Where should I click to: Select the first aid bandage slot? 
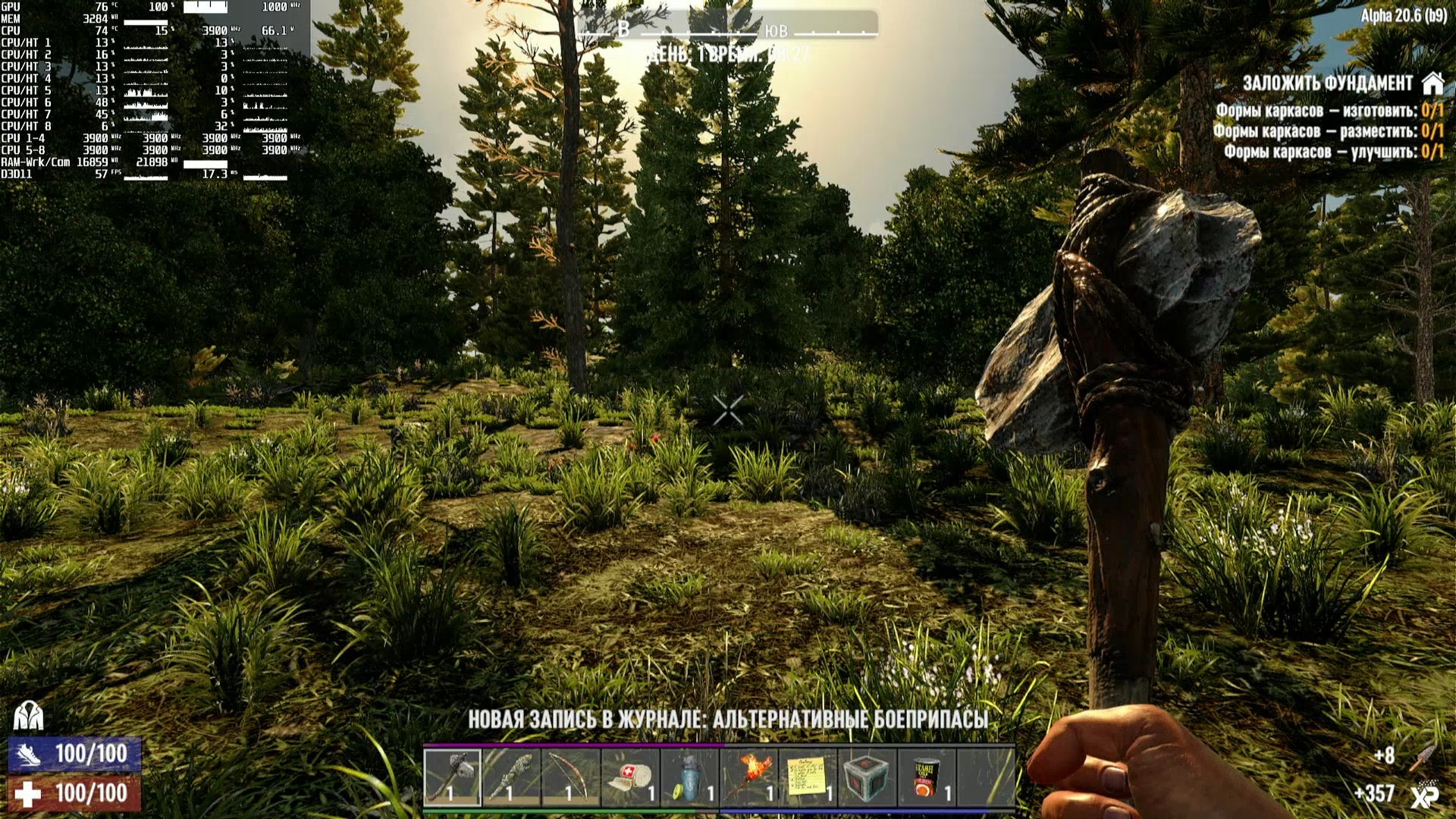(630, 777)
